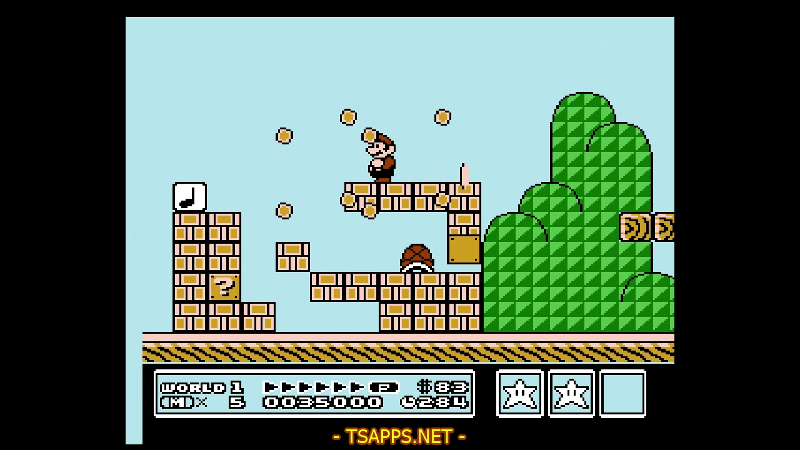Click the TSAPPS.NET watermark text
The height and width of the screenshot is (450, 800).
tap(399, 436)
